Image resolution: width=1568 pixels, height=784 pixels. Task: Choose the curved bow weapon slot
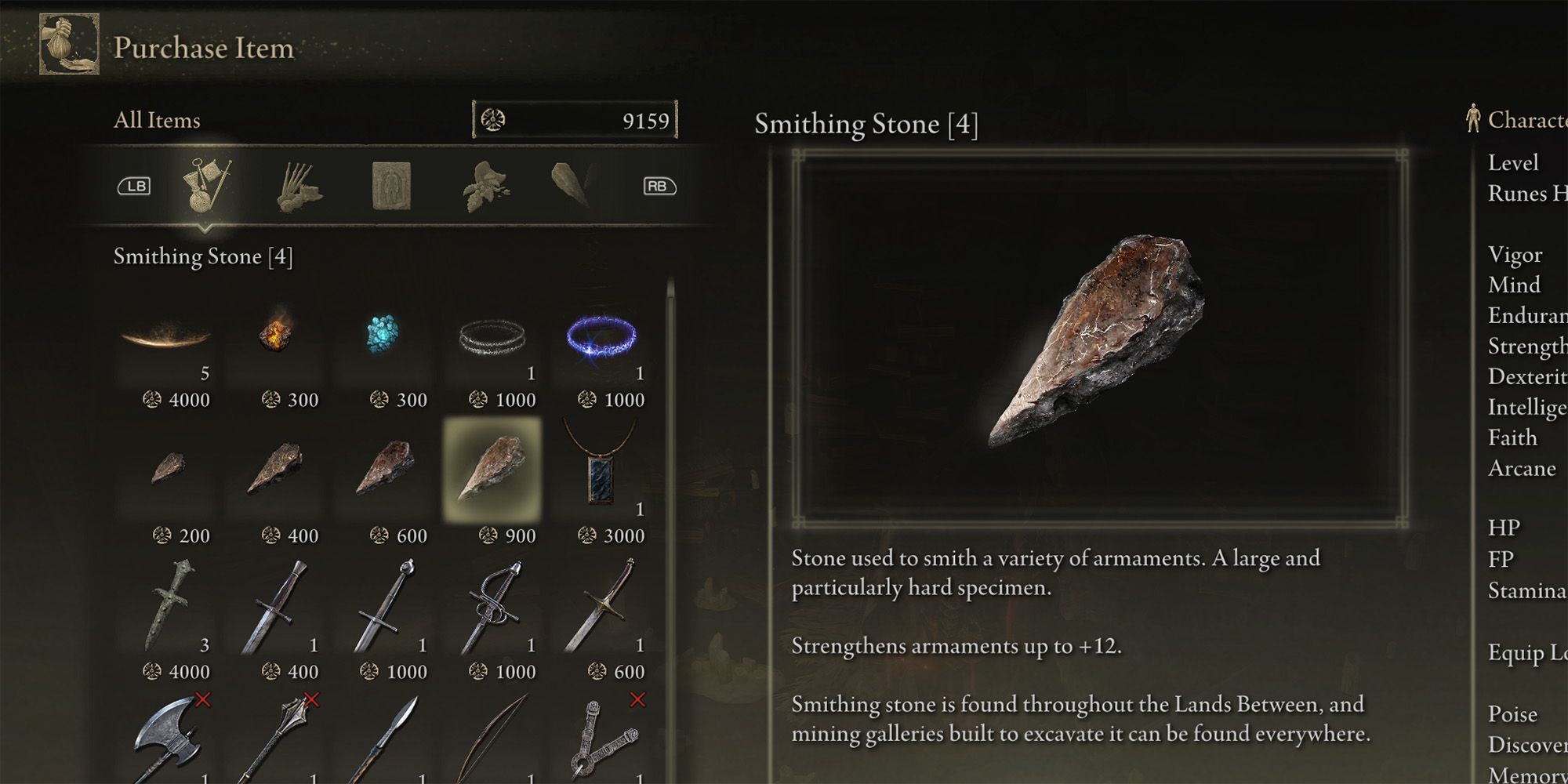coord(492,741)
